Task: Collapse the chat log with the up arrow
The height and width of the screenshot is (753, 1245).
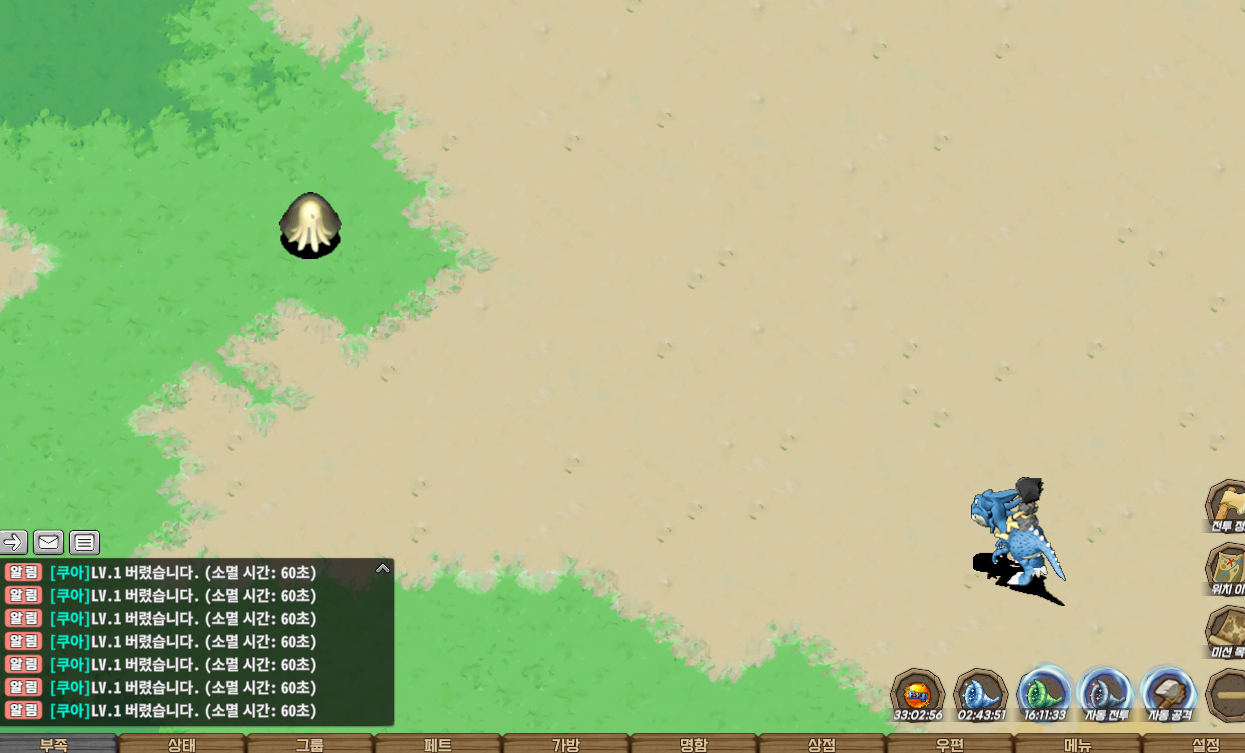Action: tap(382, 568)
